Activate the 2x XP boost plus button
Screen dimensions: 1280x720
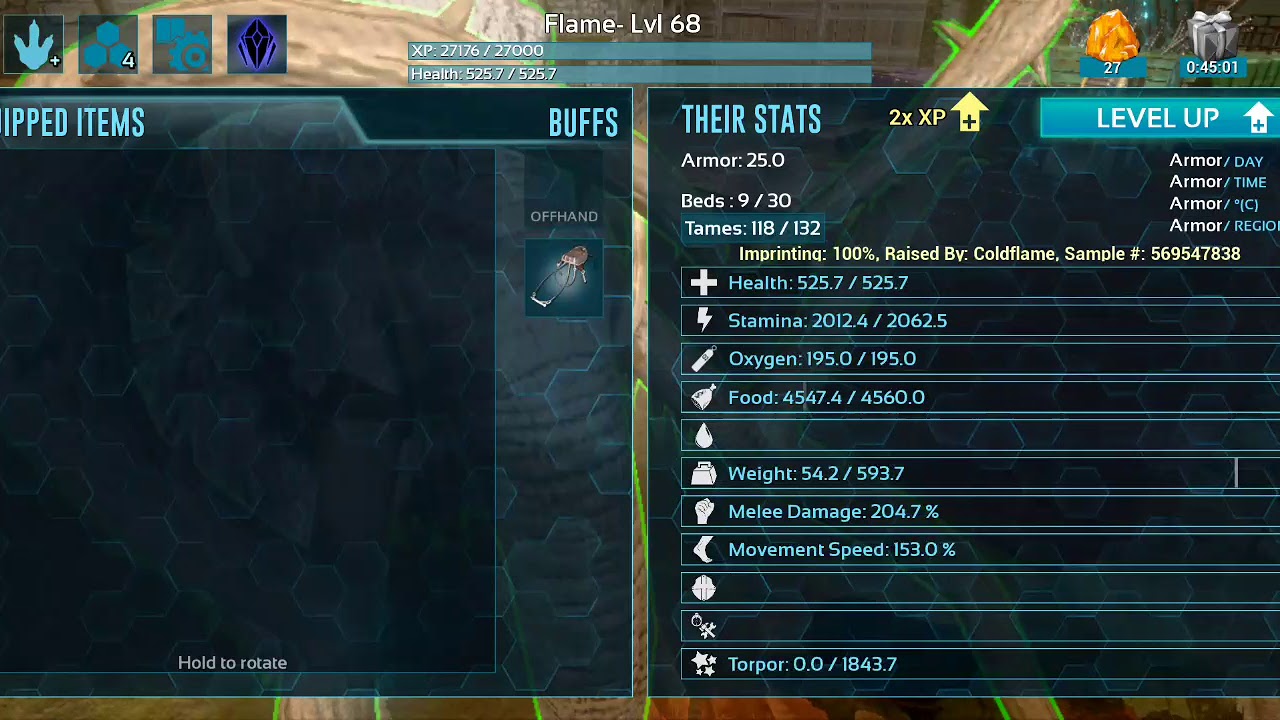(x=968, y=114)
